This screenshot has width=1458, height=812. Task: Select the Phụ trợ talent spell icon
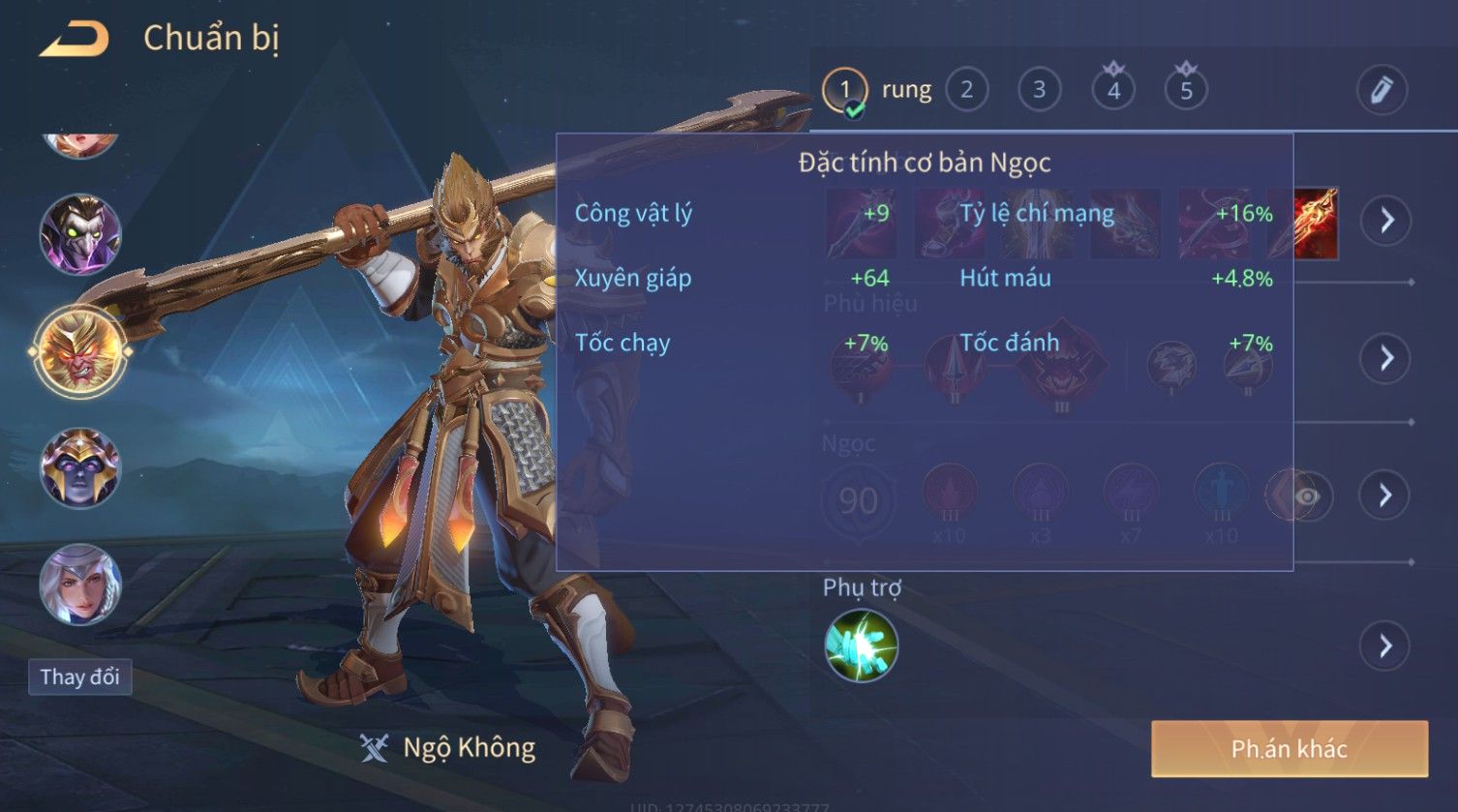click(861, 646)
